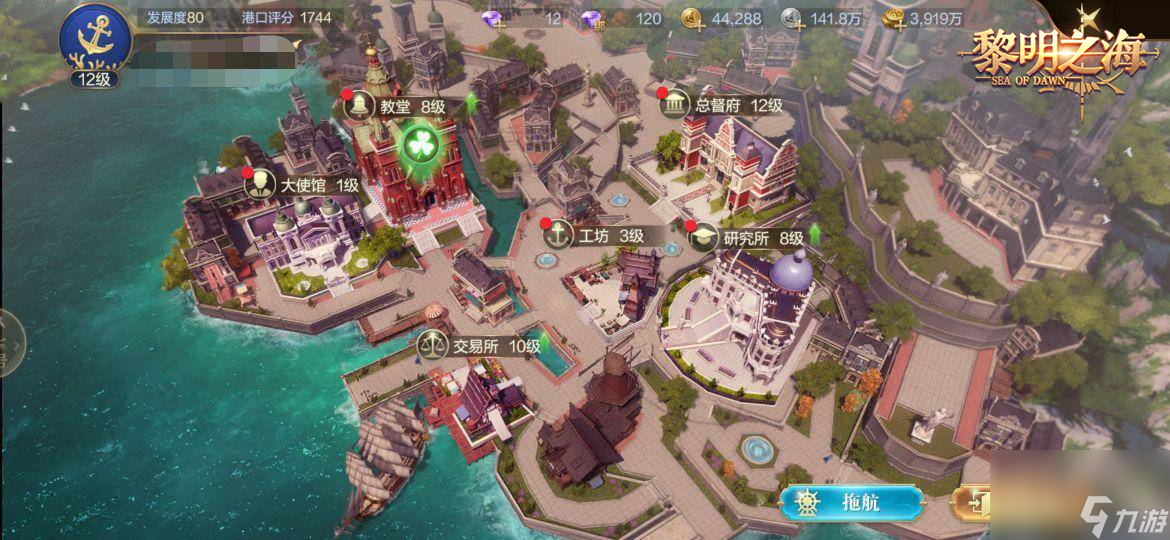Open the 教堂 church building label
Viewport: 1170px width, 540px height.
point(395,105)
